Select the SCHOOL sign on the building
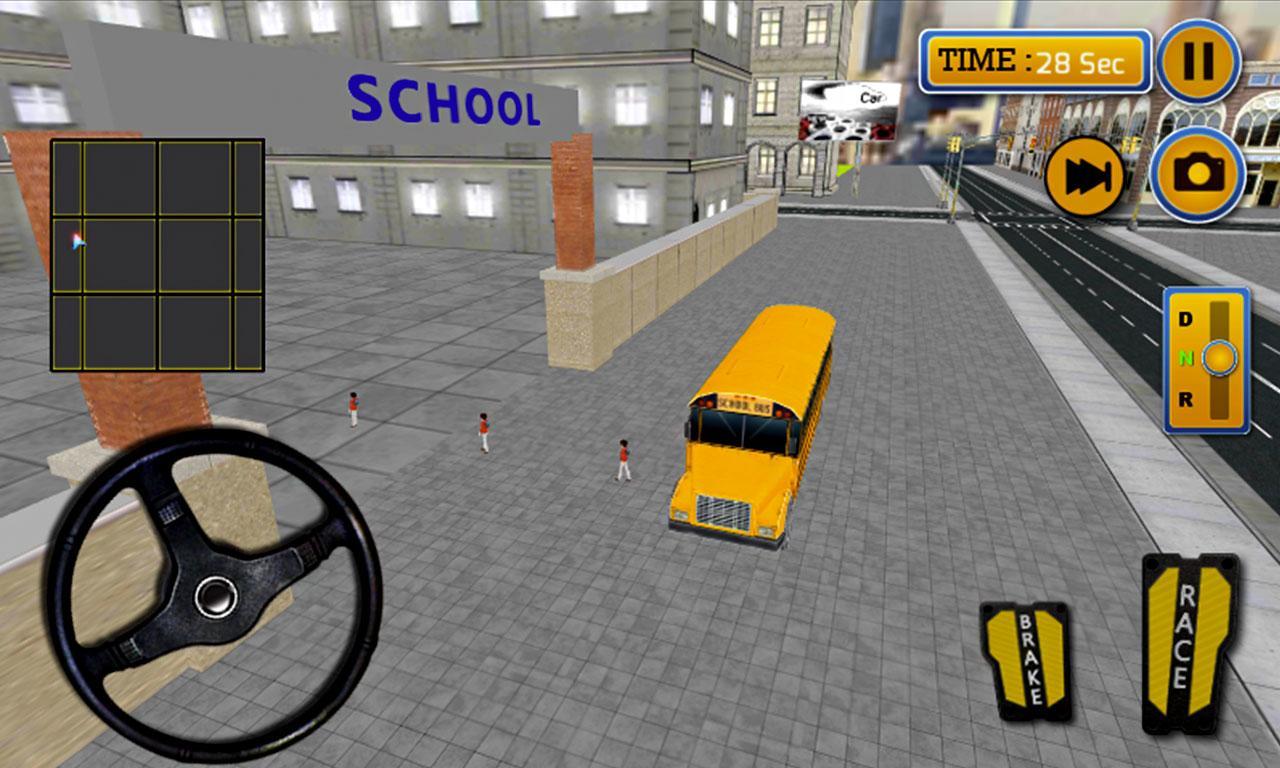The height and width of the screenshot is (768, 1280). coord(443,98)
